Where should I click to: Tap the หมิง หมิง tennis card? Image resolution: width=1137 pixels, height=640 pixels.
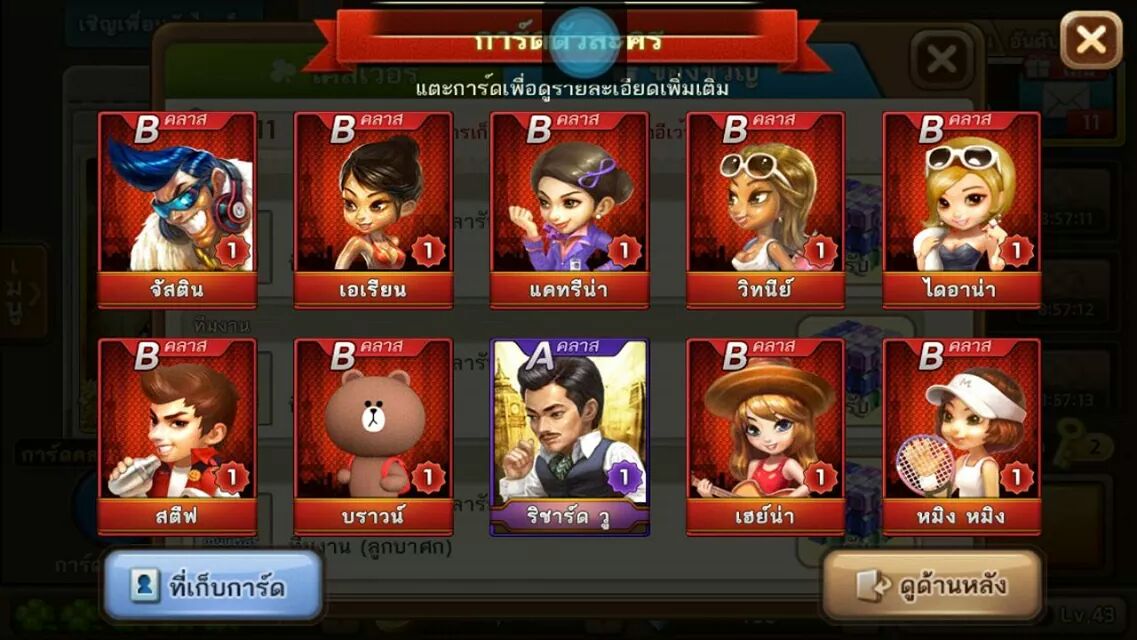click(961, 436)
